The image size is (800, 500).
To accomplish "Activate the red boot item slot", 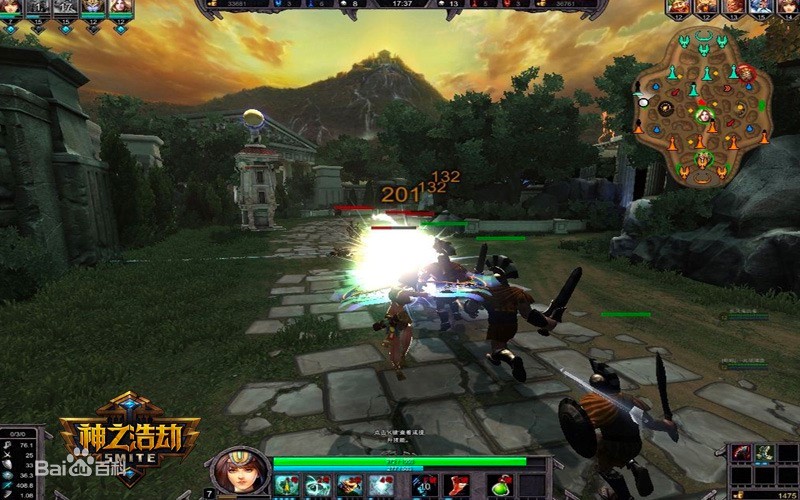I will point(456,486).
